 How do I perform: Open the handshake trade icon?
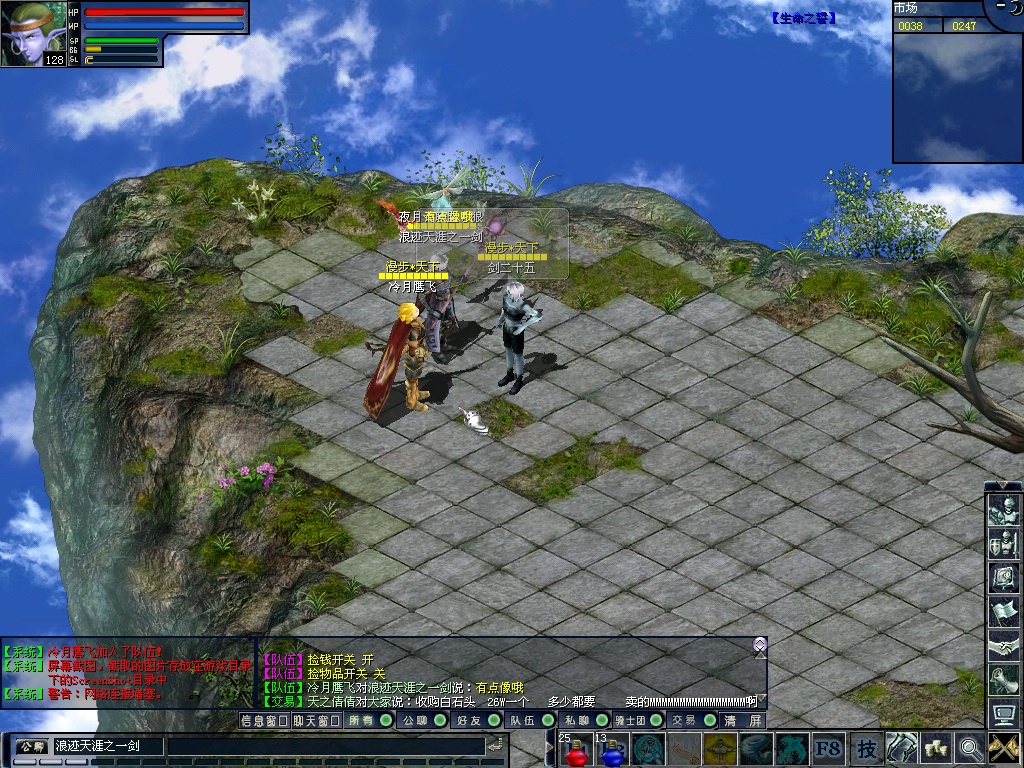coord(1003,646)
